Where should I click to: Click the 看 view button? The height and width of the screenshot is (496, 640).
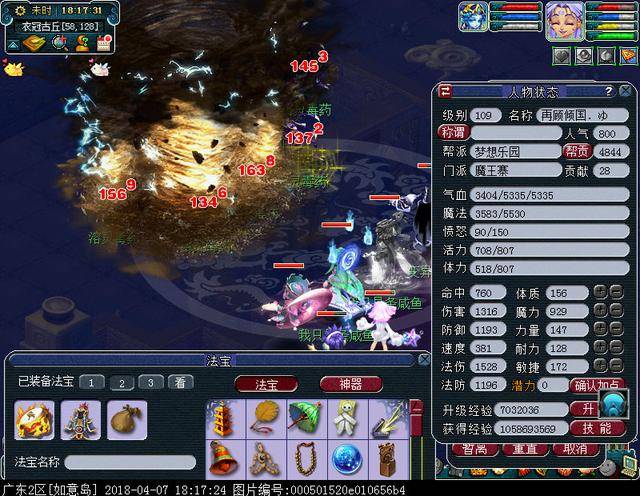click(x=180, y=382)
